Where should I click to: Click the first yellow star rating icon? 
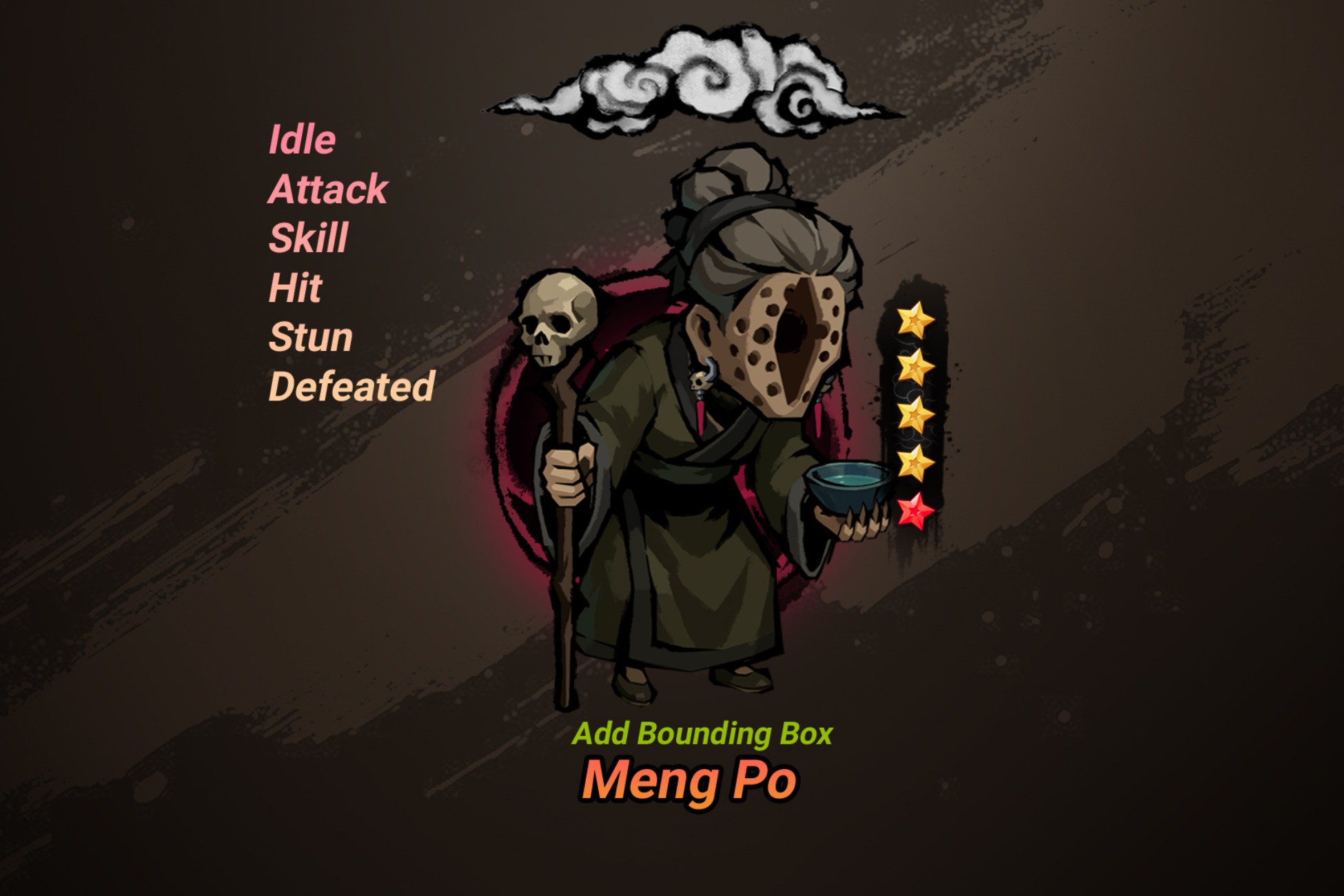click(917, 320)
